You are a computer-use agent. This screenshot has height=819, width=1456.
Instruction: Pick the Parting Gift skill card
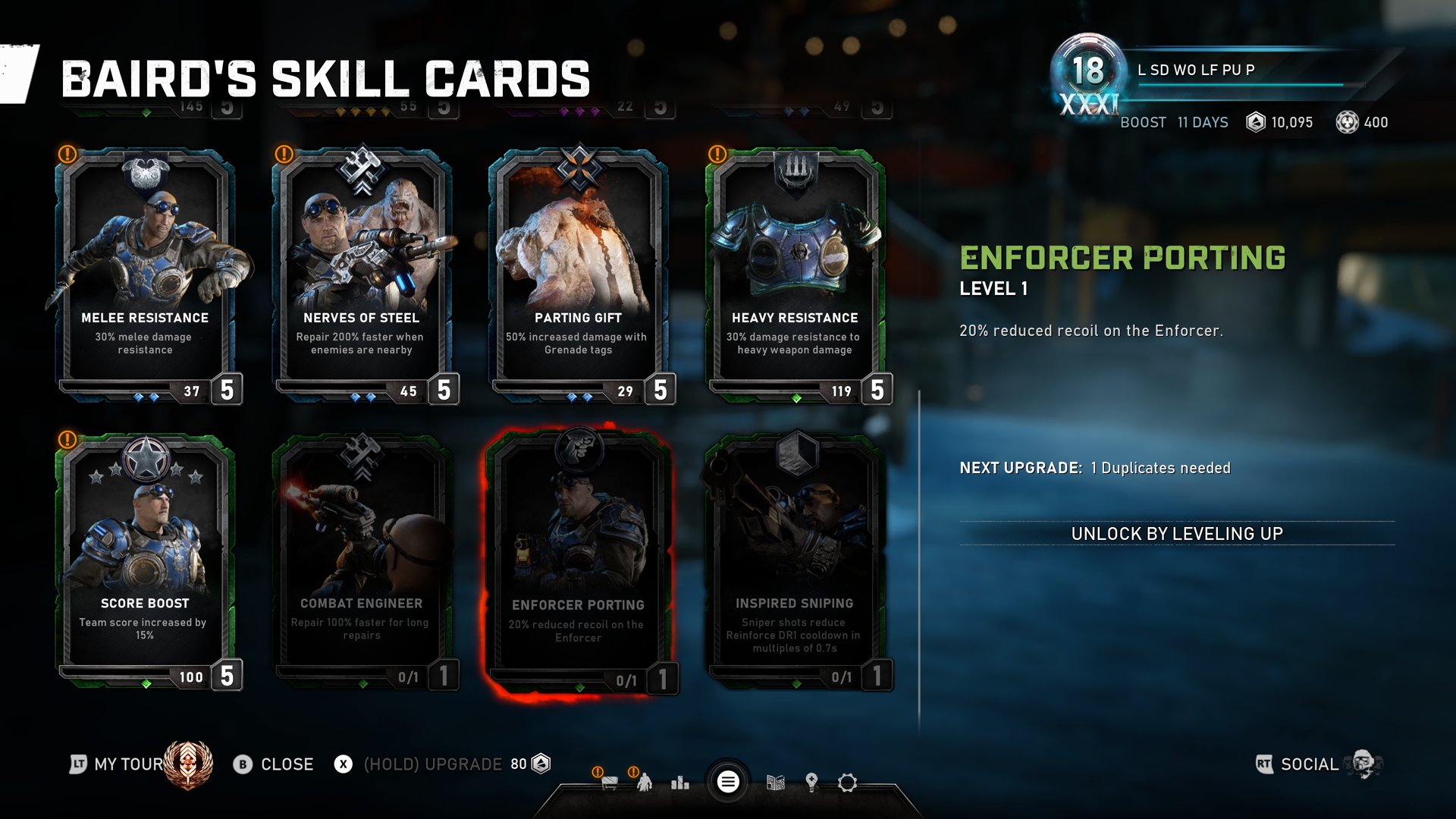click(x=578, y=273)
